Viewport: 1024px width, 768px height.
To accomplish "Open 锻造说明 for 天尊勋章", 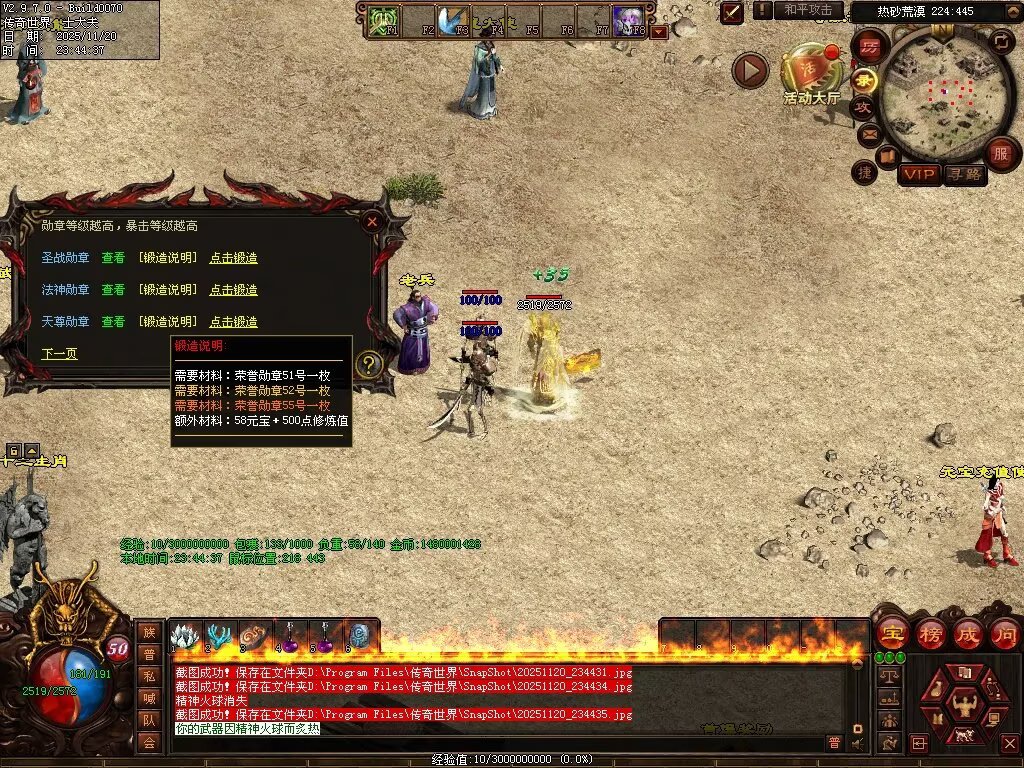I will point(167,322).
